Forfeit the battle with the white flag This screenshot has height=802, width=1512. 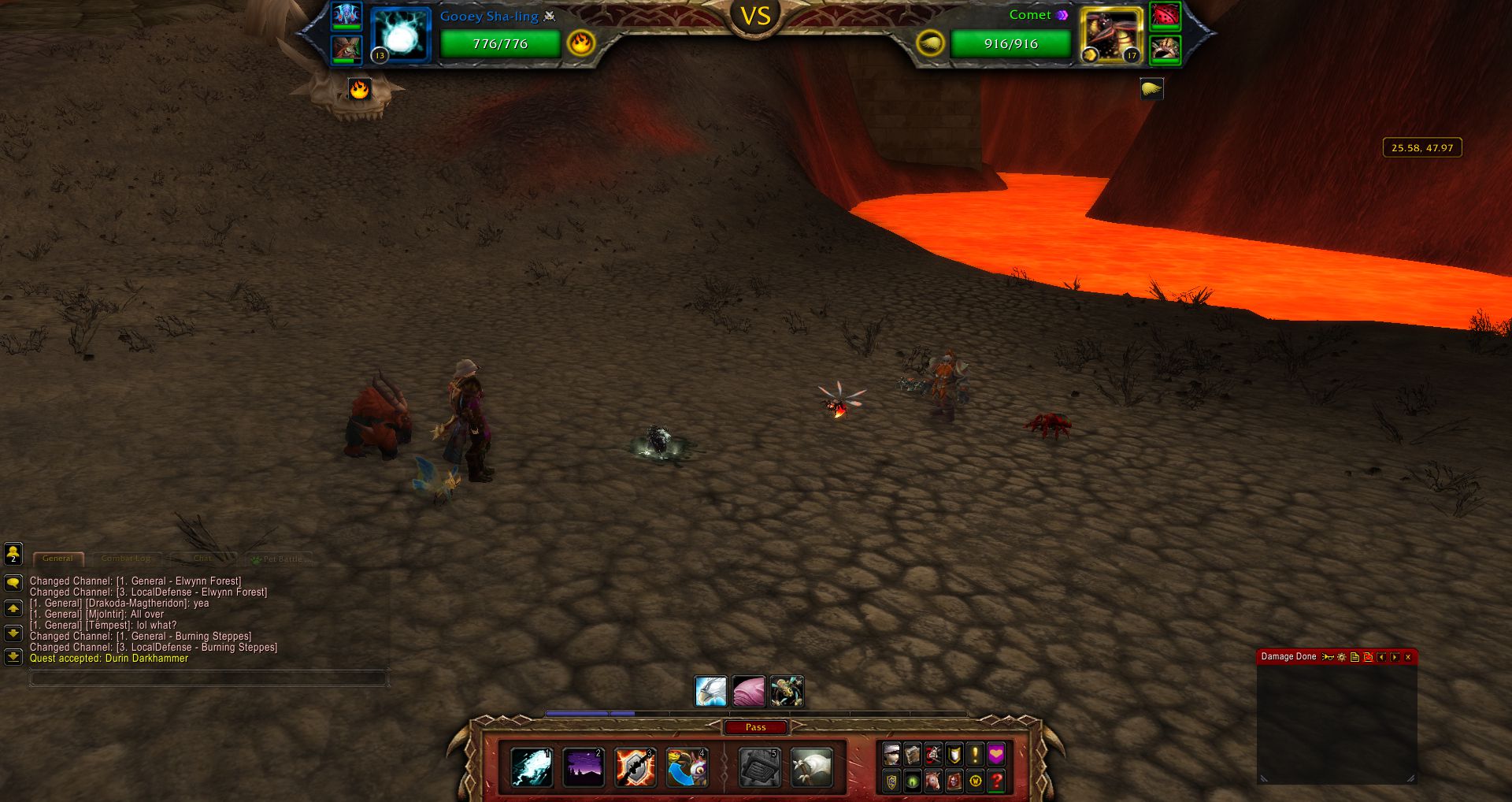tap(811, 767)
